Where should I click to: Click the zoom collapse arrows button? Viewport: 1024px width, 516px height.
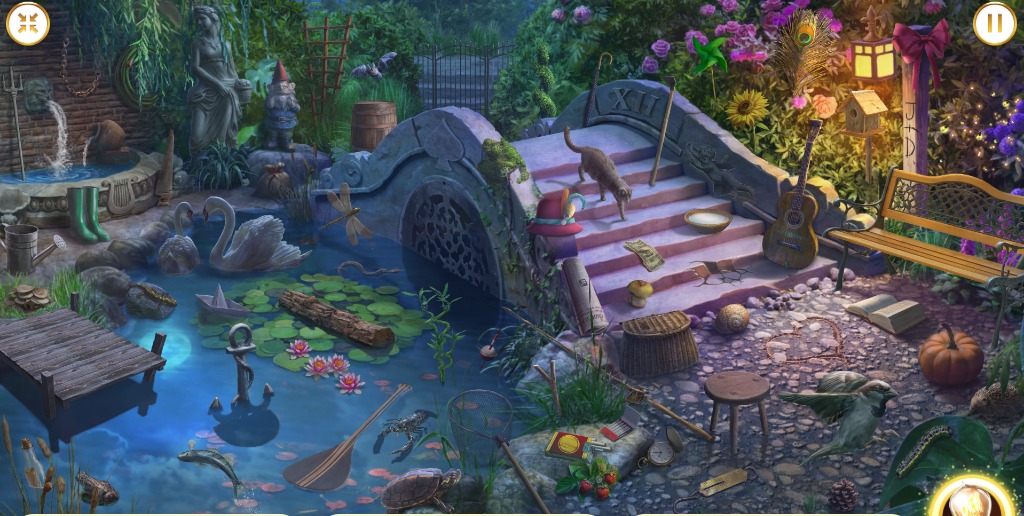(x=28, y=24)
